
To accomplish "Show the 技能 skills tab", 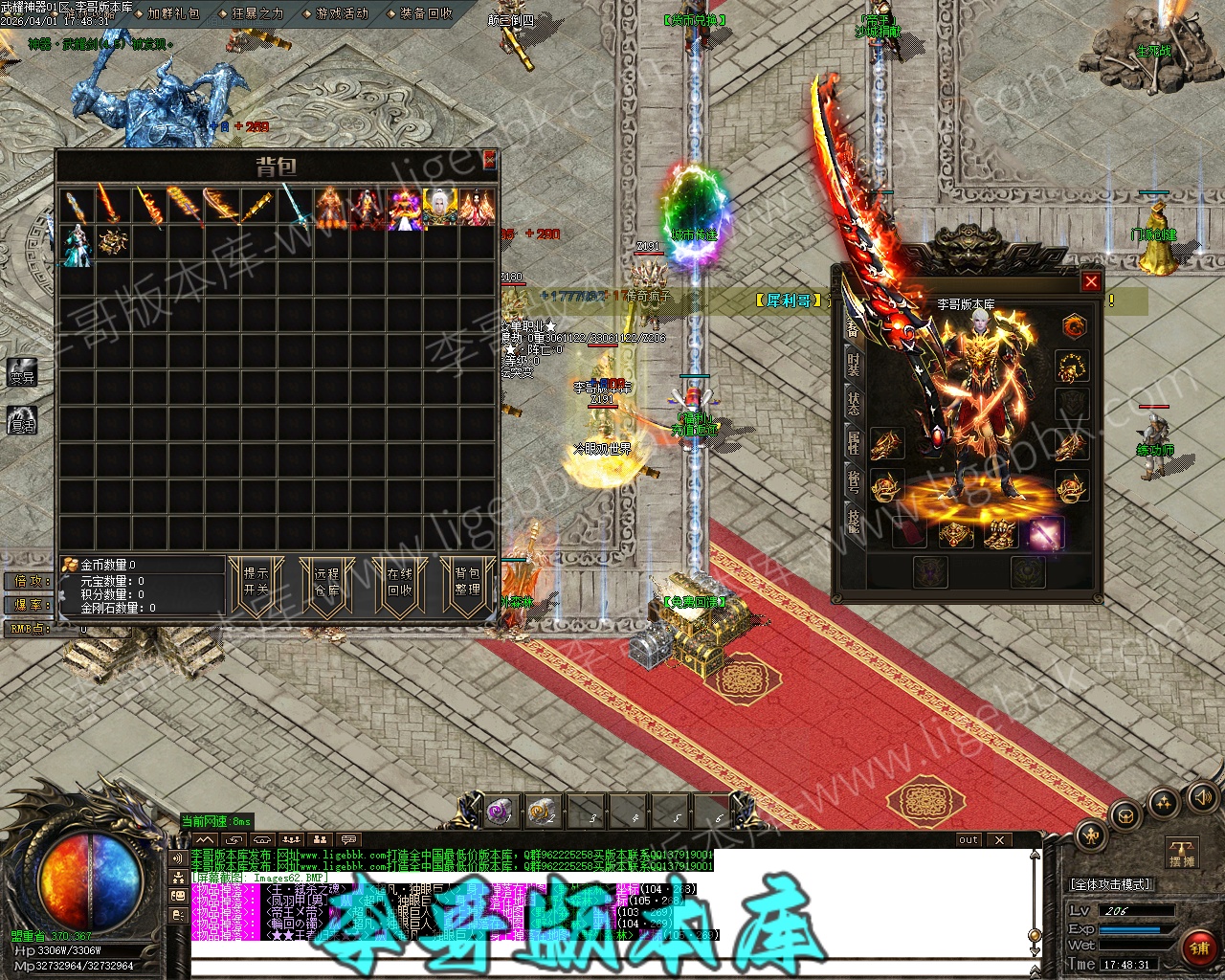I will (853, 521).
